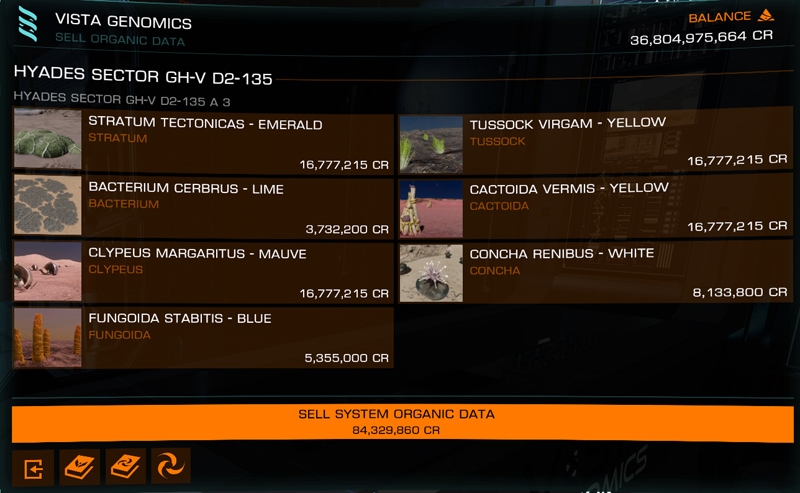Image resolution: width=800 pixels, height=493 pixels.
Task: Select Tussock Virgam - Yellow entry
Action: click(593, 141)
